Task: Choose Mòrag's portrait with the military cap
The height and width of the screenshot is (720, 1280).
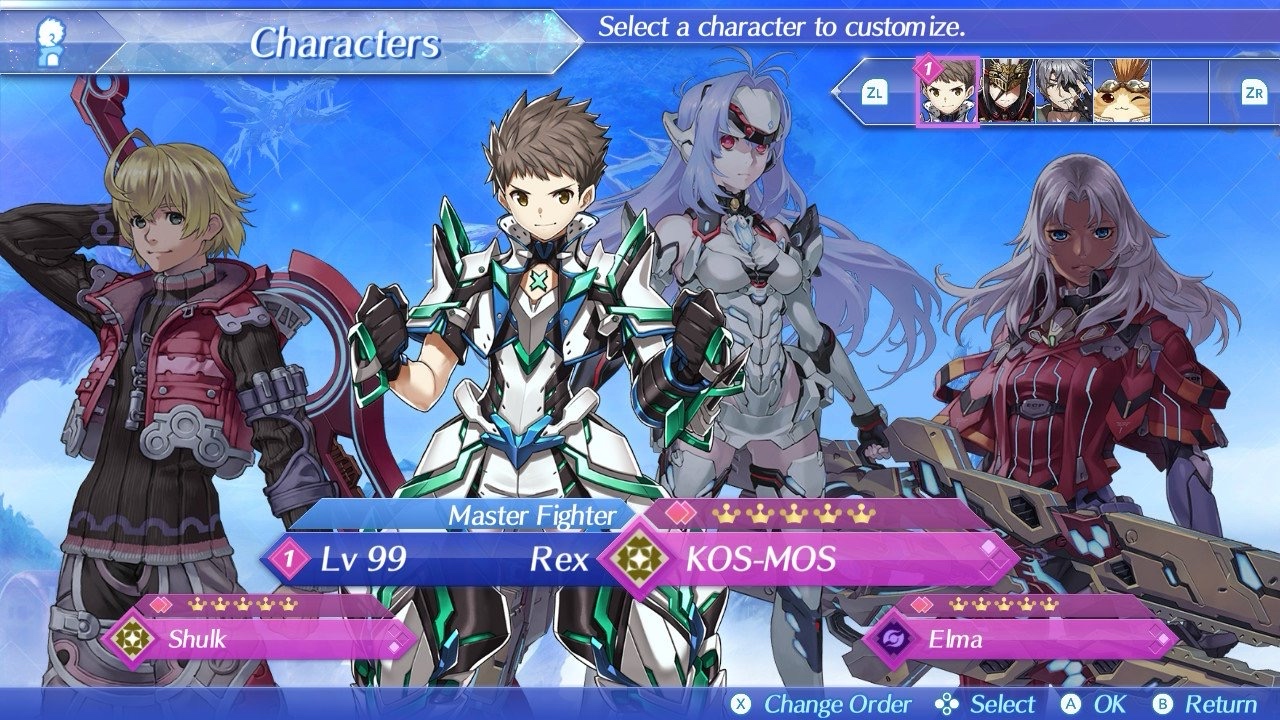Action: tap(1007, 92)
